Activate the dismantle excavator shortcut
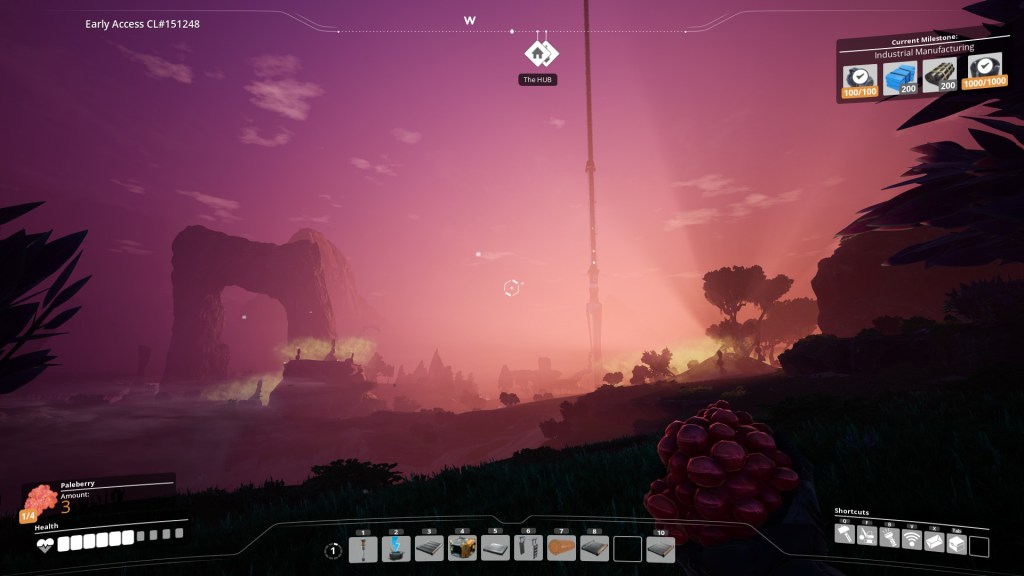Screen dimensions: 1024x576 [868, 537]
